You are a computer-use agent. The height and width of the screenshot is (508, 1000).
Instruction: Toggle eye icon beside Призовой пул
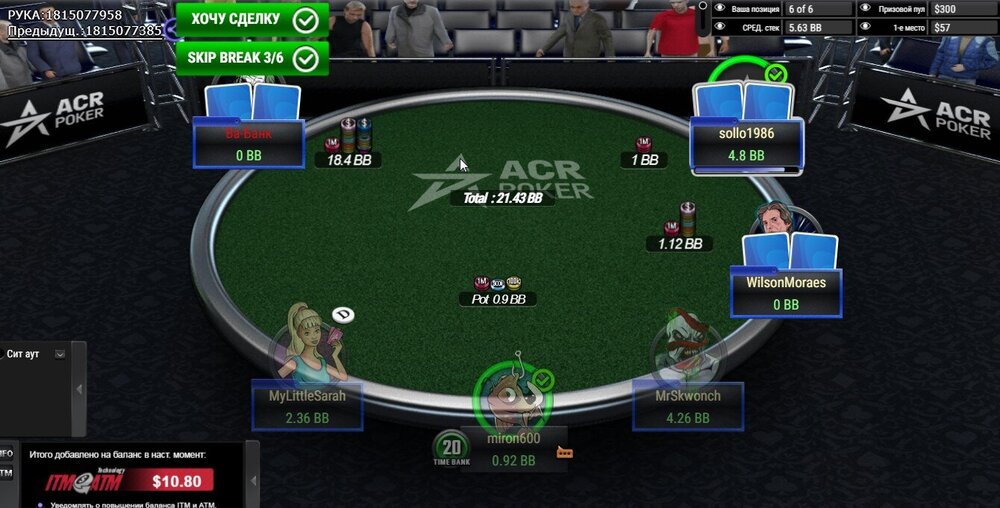coord(865,8)
